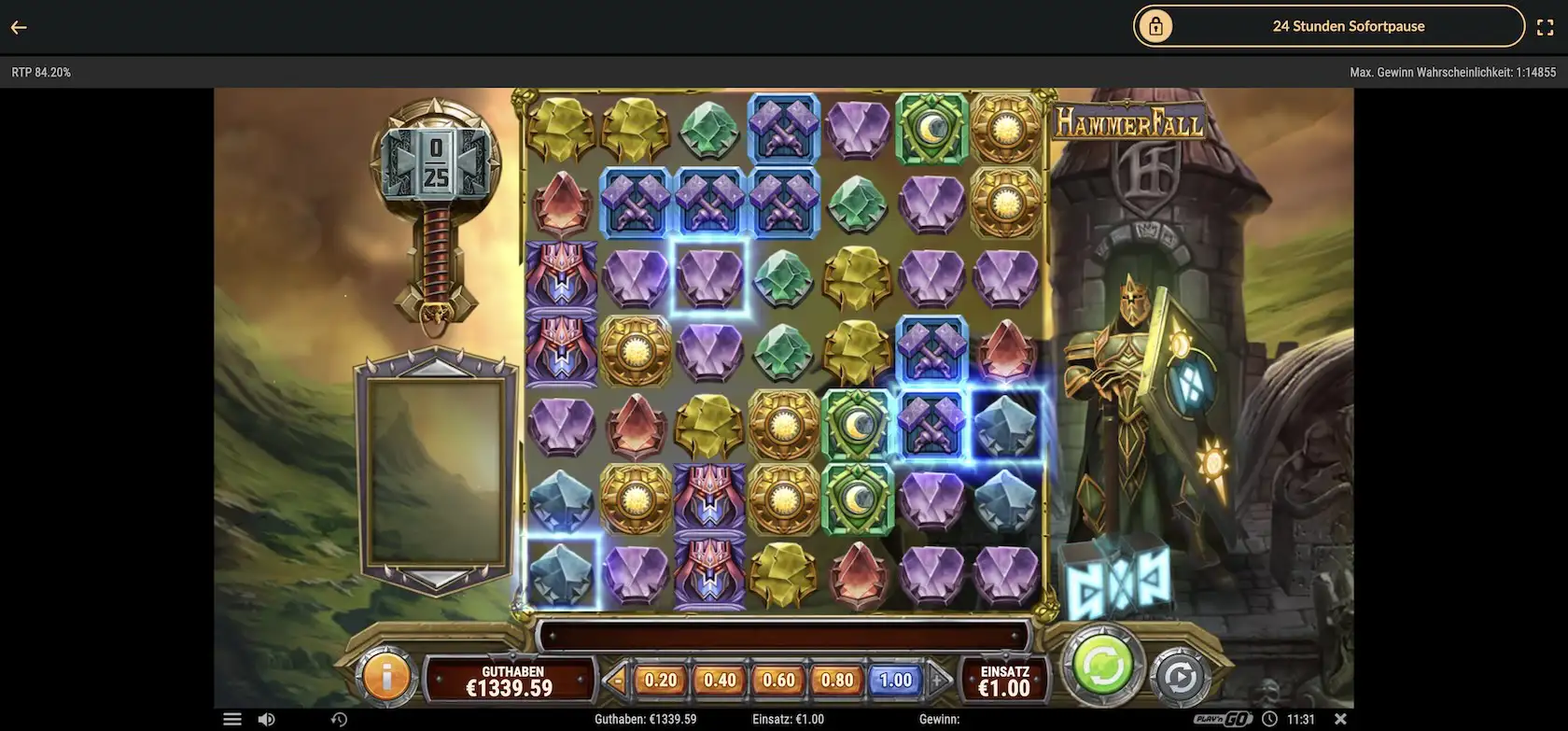This screenshot has width=1568, height=731.
Task: Set the bet to 0.20
Action: click(x=661, y=681)
